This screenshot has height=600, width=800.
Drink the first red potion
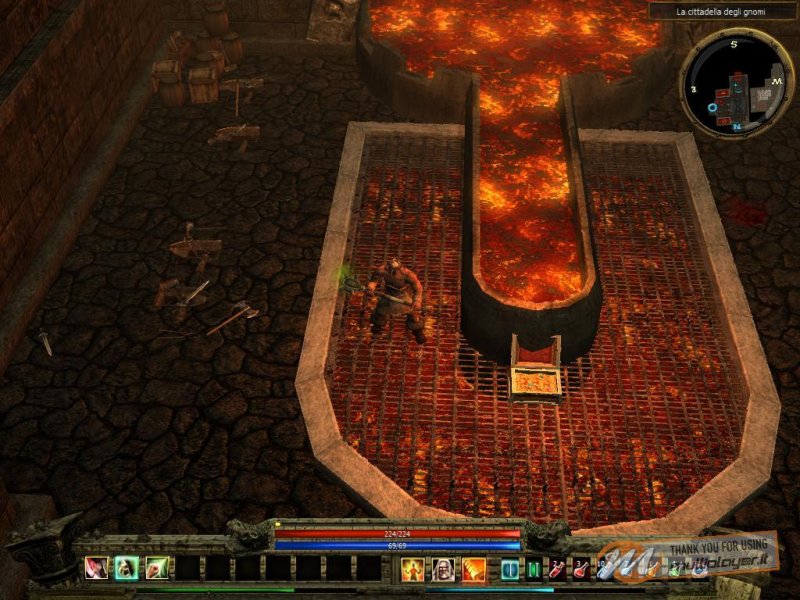557,570
